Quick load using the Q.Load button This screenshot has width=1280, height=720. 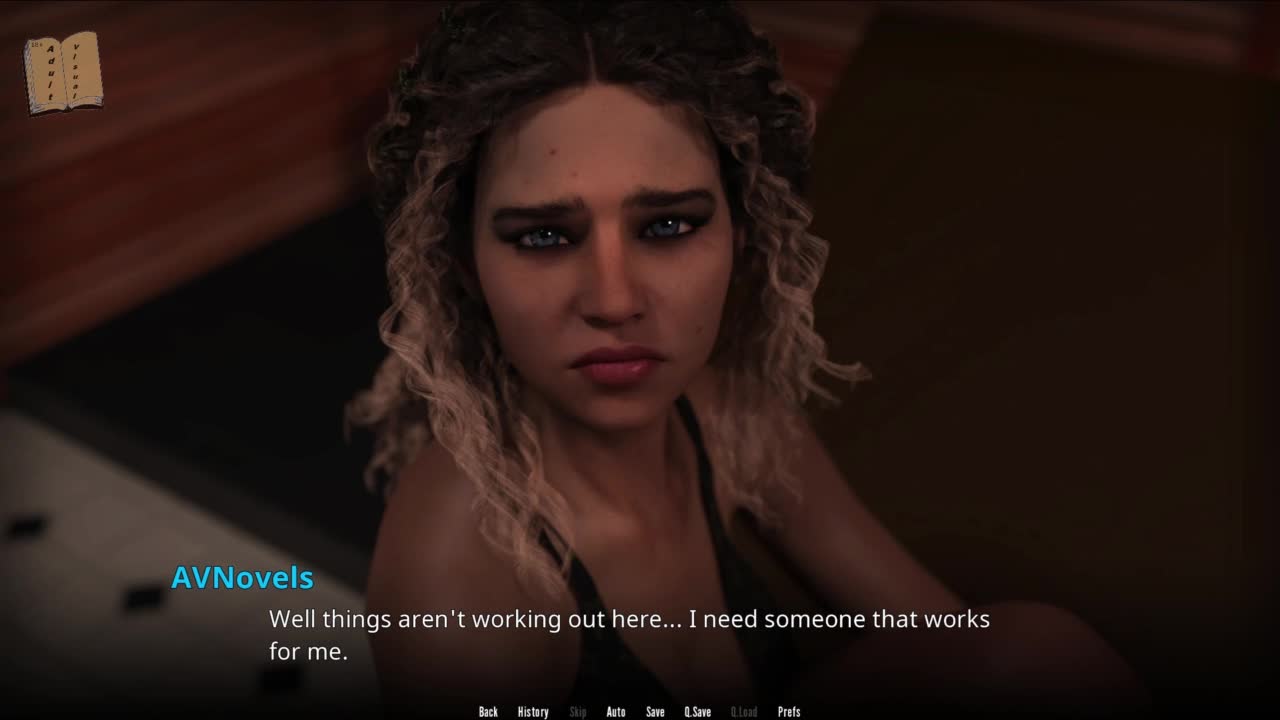click(x=744, y=712)
